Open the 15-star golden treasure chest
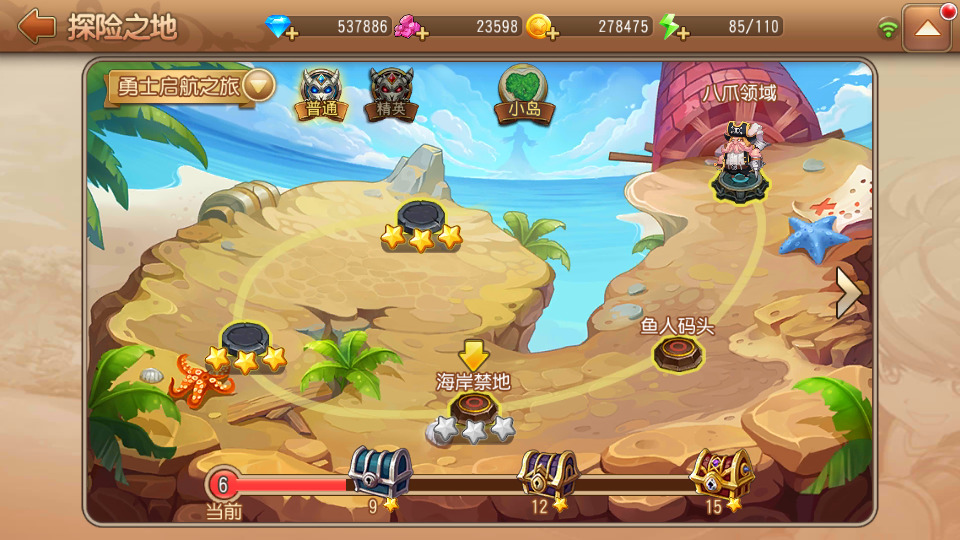Screen dimensions: 960x540 (720, 472)
